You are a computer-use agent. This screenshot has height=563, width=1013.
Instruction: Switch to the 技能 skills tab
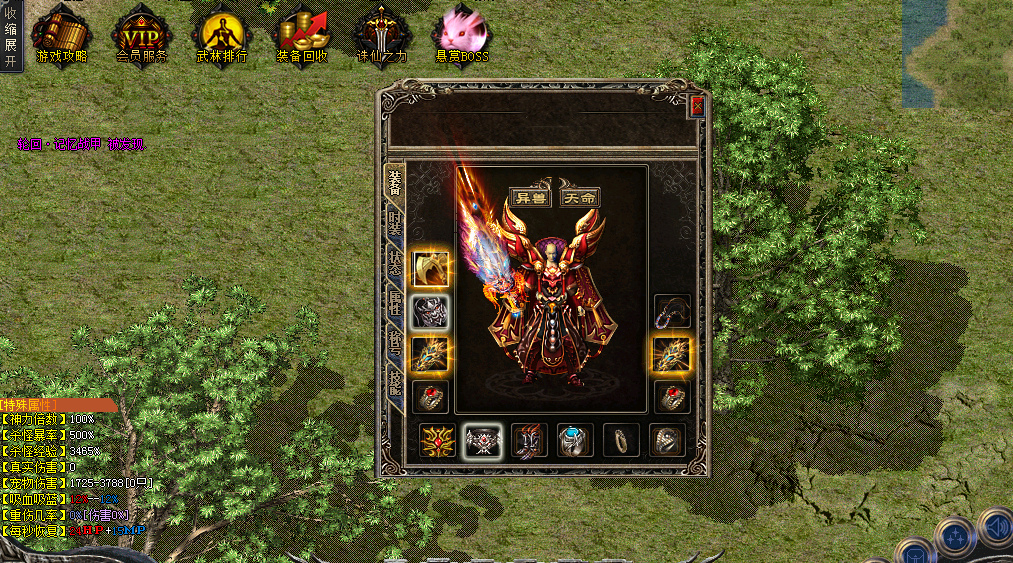point(396,380)
